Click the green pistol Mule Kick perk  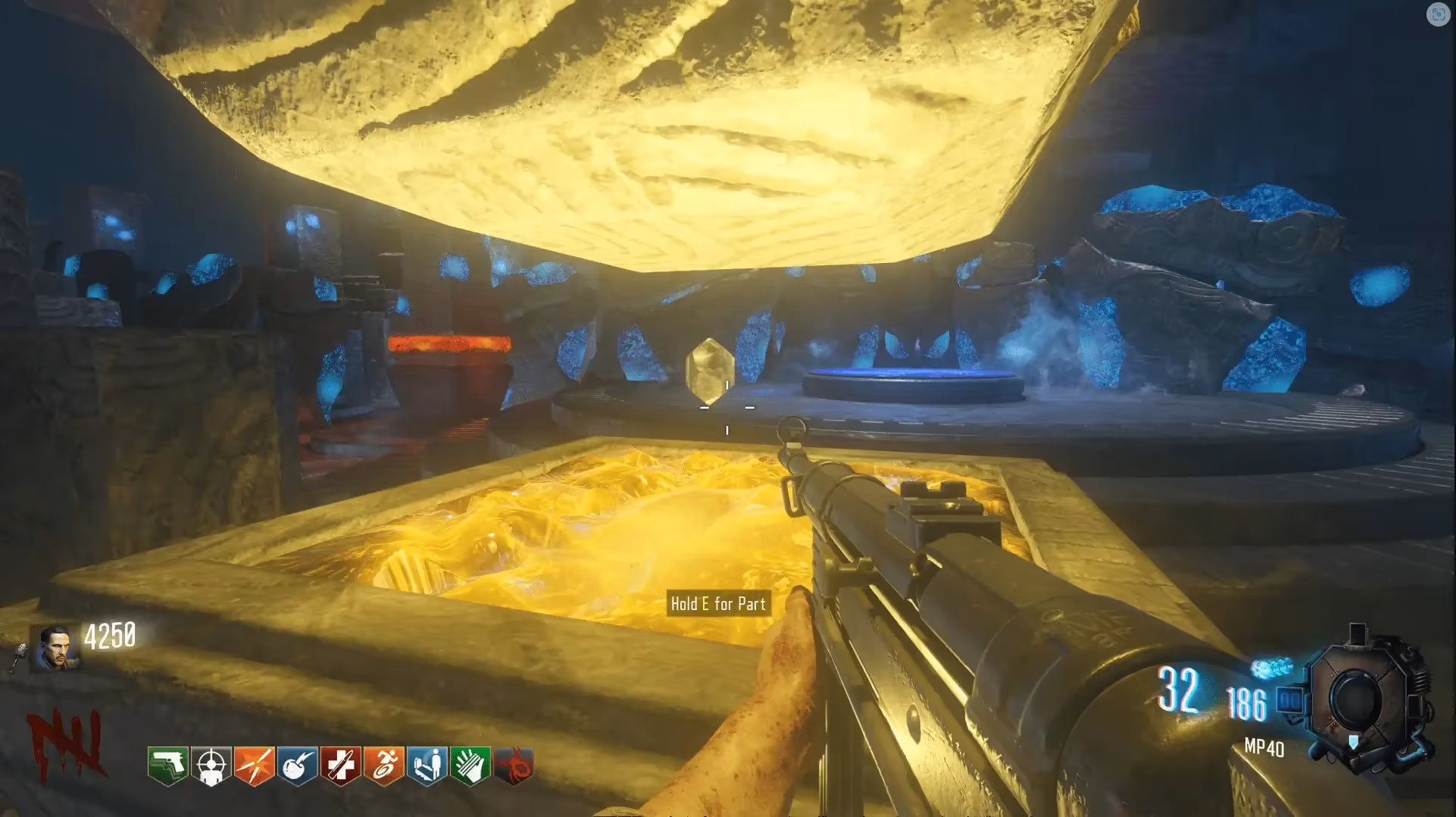pos(167,765)
